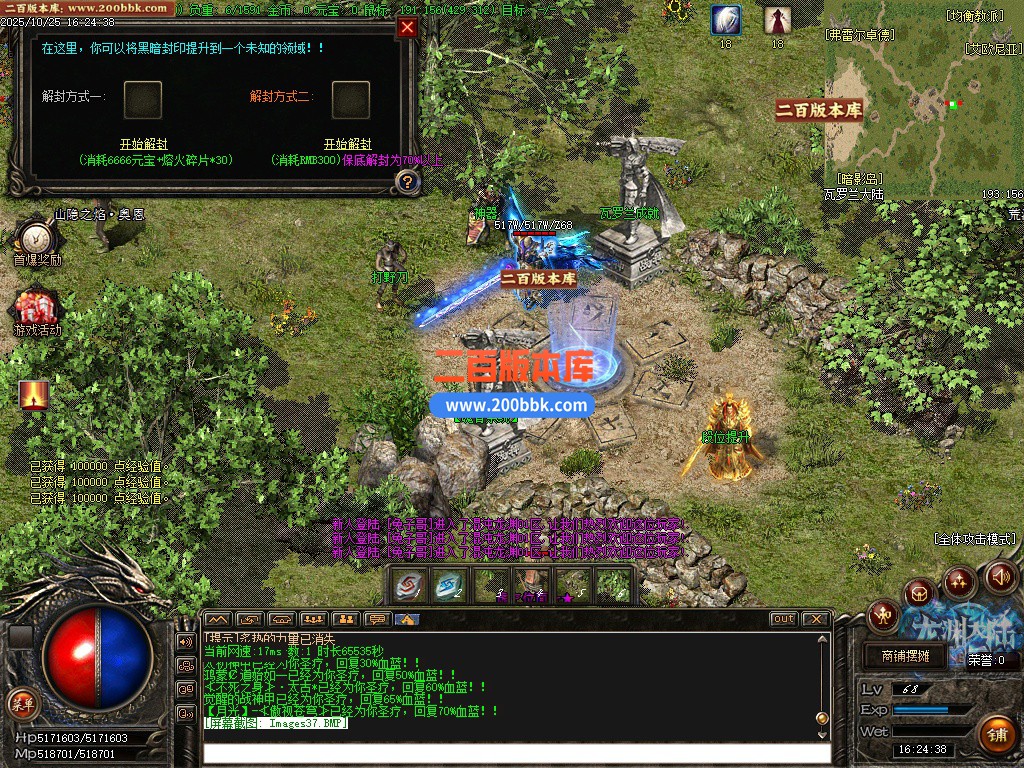The height and width of the screenshot is (768, 1024).
Task: Select the white feather buff icon
Action: 726,20
